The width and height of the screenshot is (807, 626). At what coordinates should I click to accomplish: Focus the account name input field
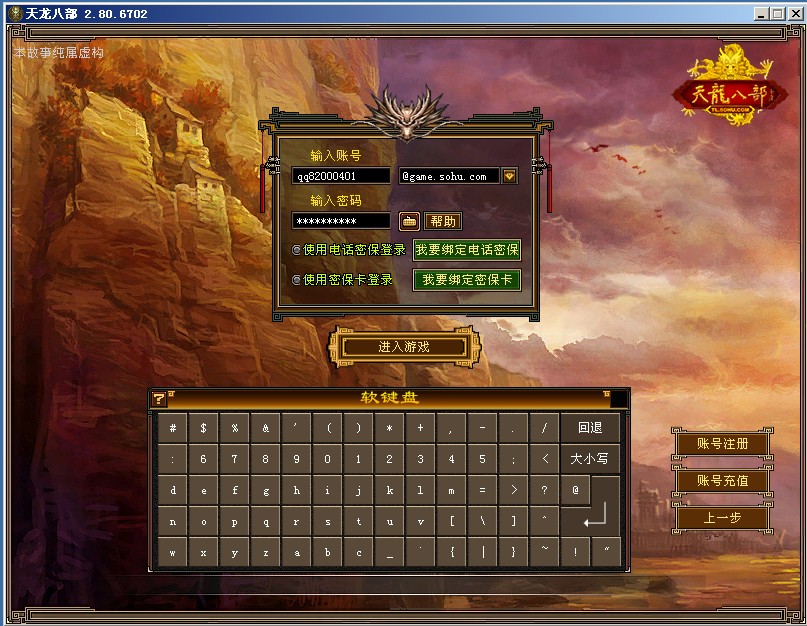(341, 176)
